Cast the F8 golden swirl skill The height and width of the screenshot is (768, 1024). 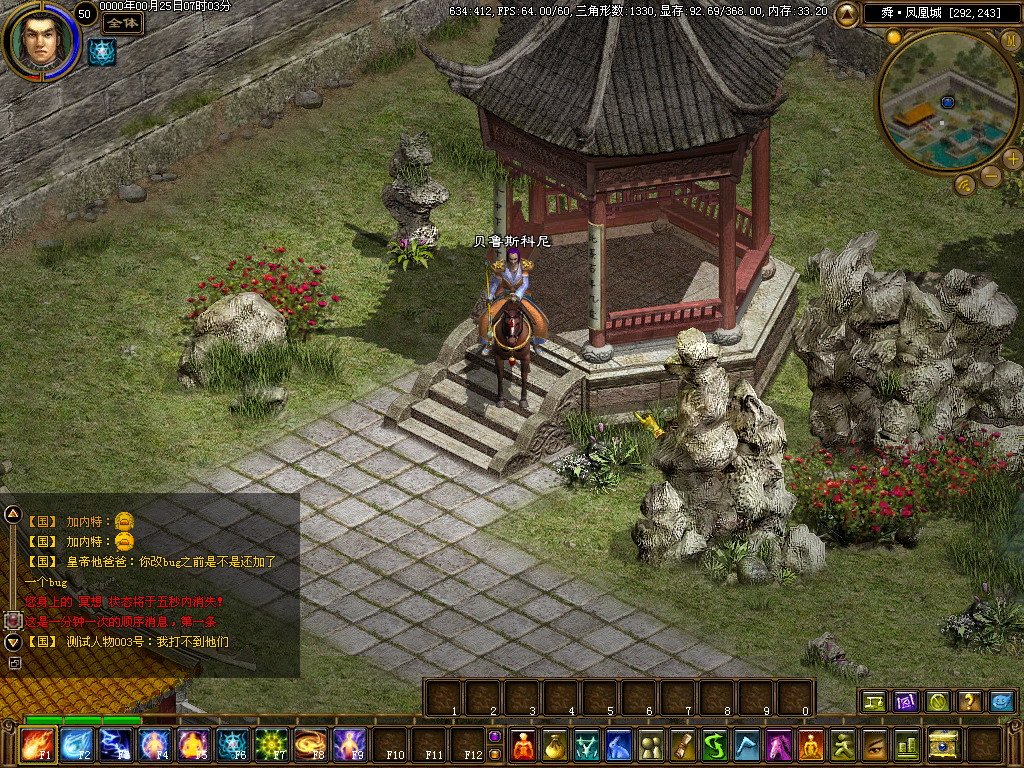point(310,745)
